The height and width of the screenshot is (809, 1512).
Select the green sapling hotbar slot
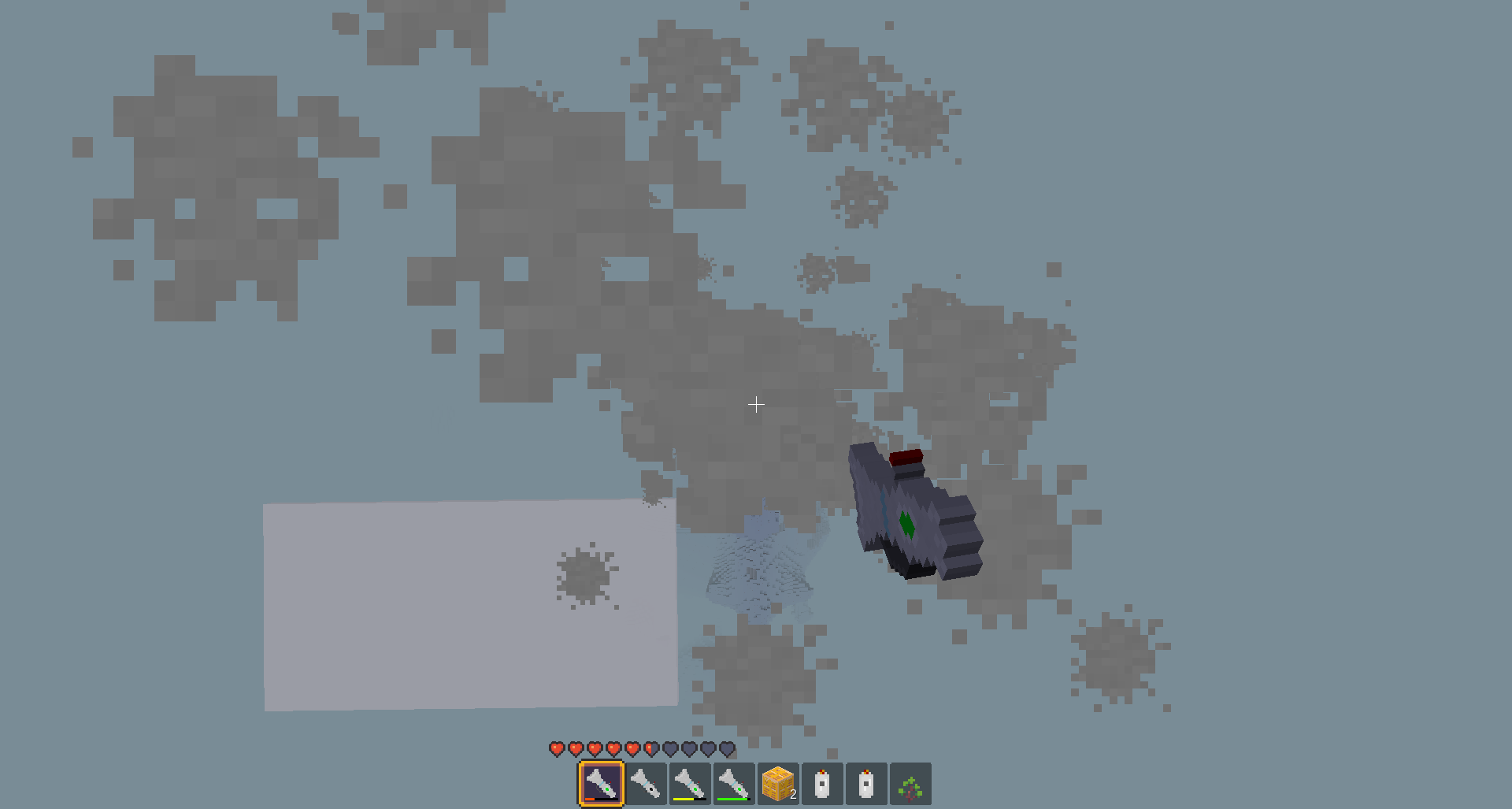pos(910,785)
